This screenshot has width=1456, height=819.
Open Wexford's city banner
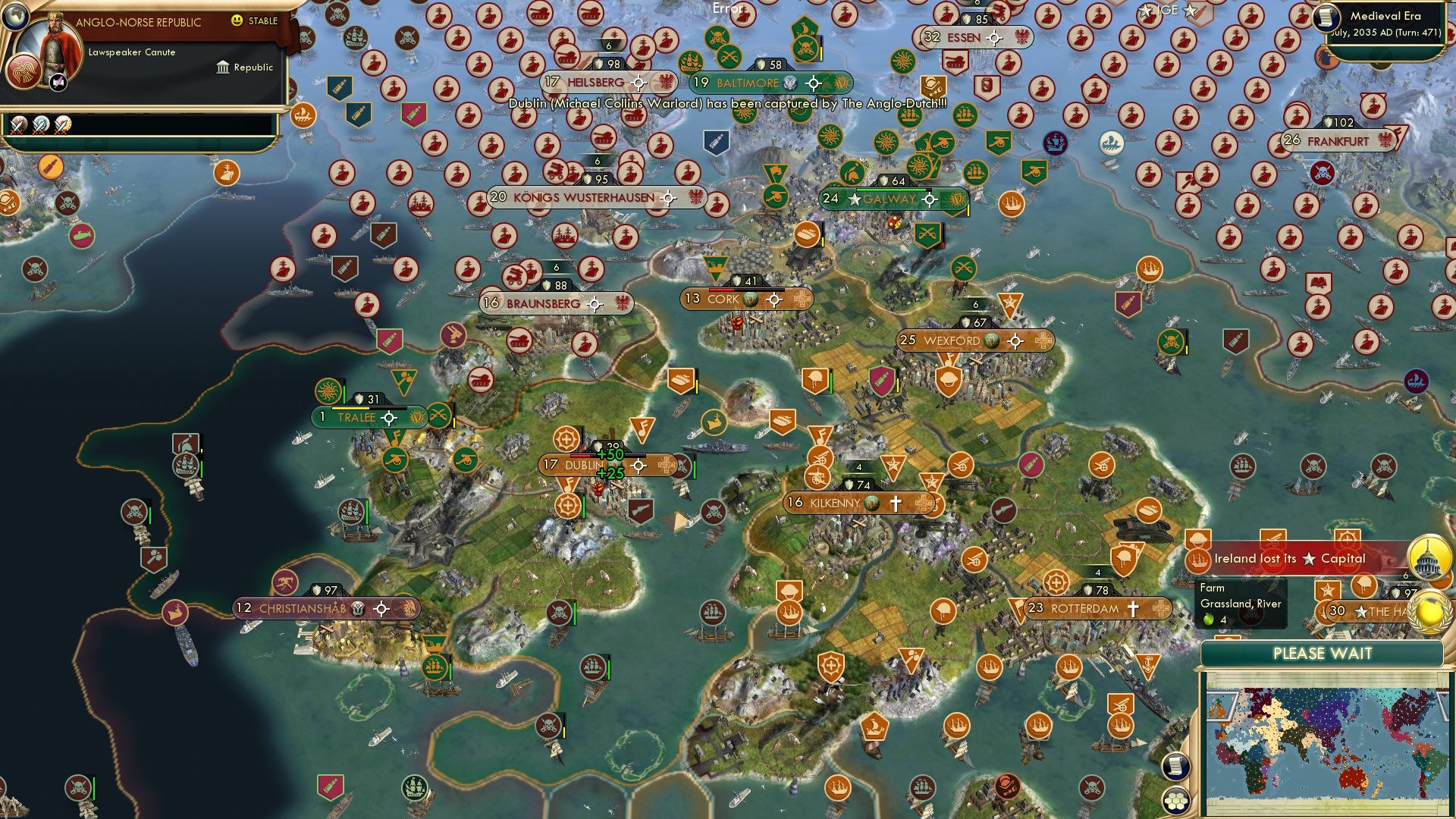pyautogui.click(x=952, y=340)
